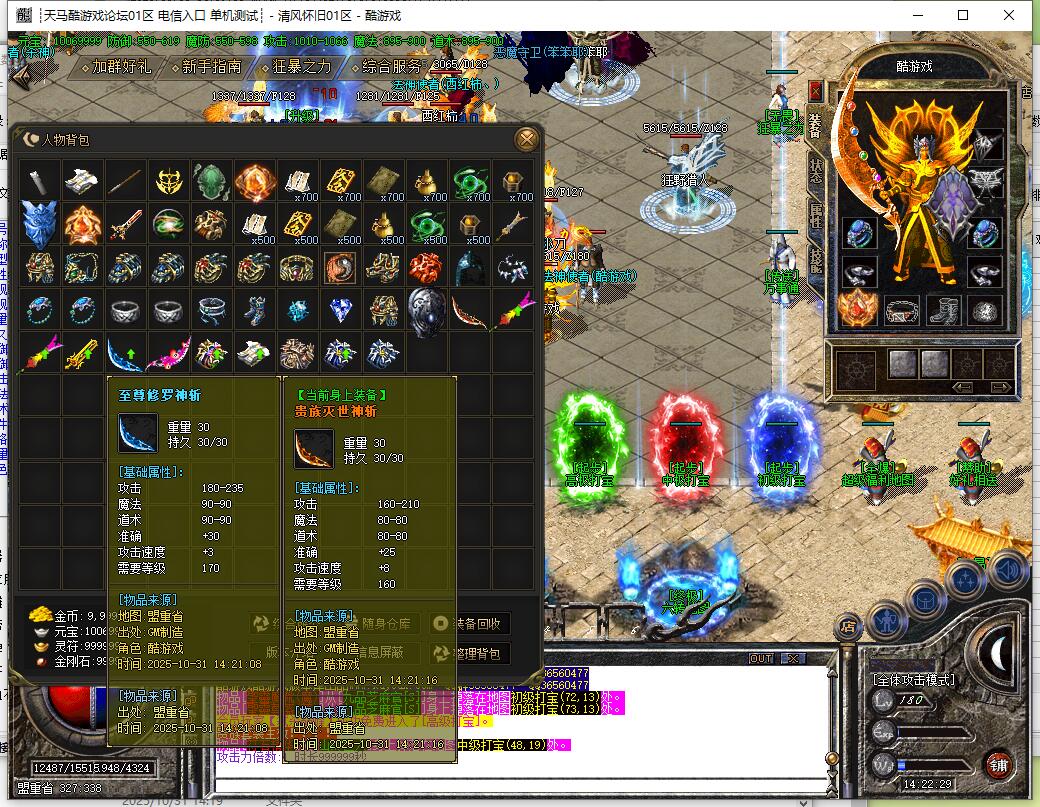
Task: Select the blue diamond gem in bag
Action: coord(340,311)
